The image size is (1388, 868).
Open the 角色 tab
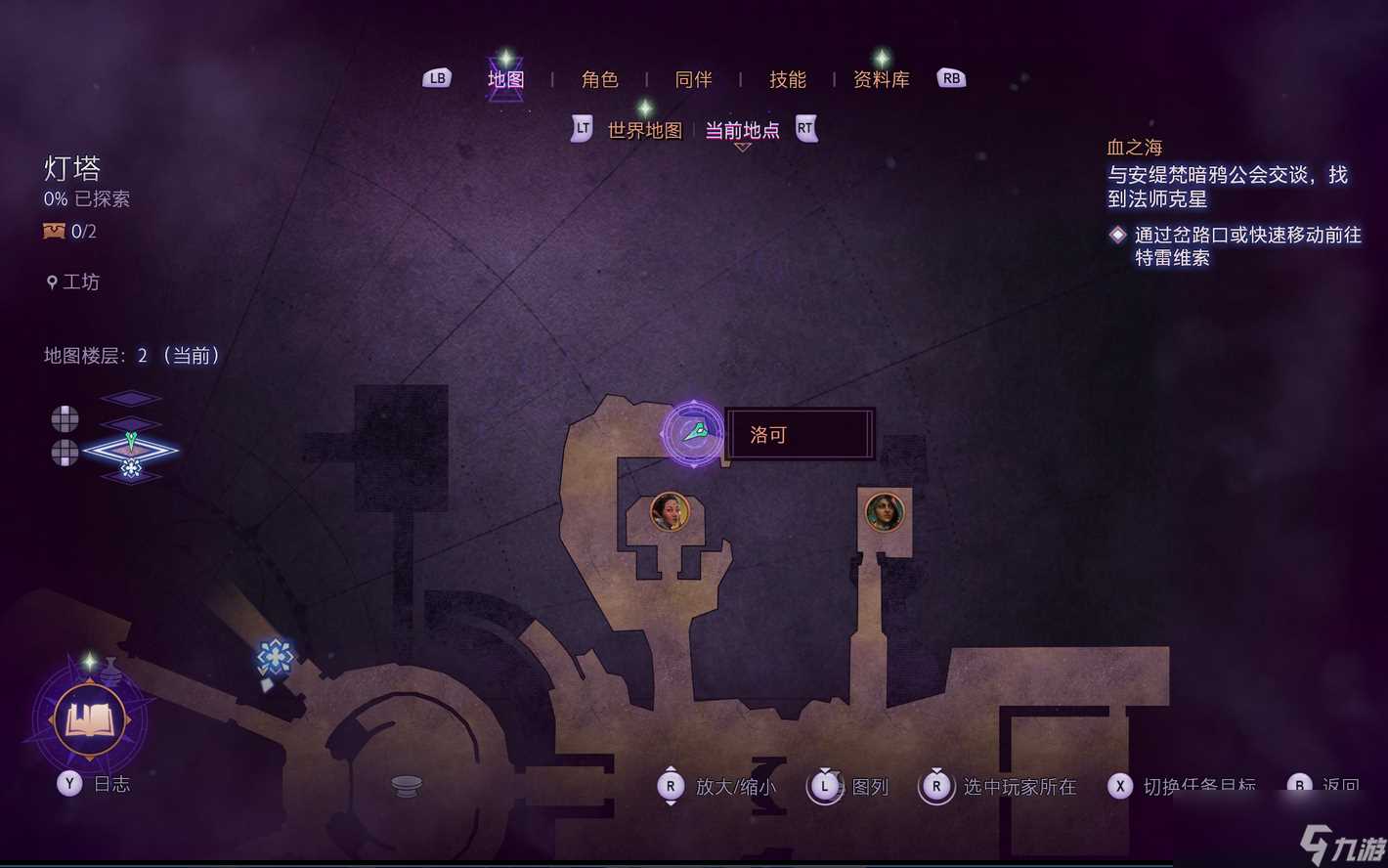599,79
